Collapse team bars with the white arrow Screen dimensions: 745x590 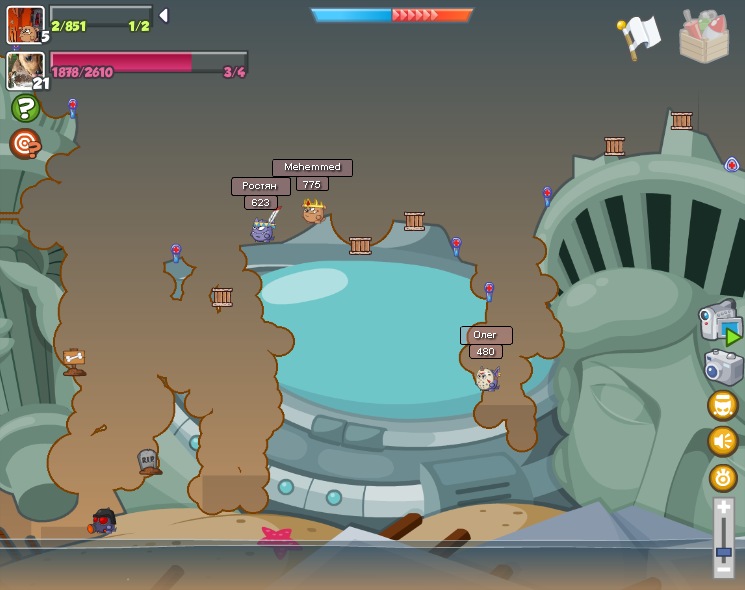coord(163,15)
